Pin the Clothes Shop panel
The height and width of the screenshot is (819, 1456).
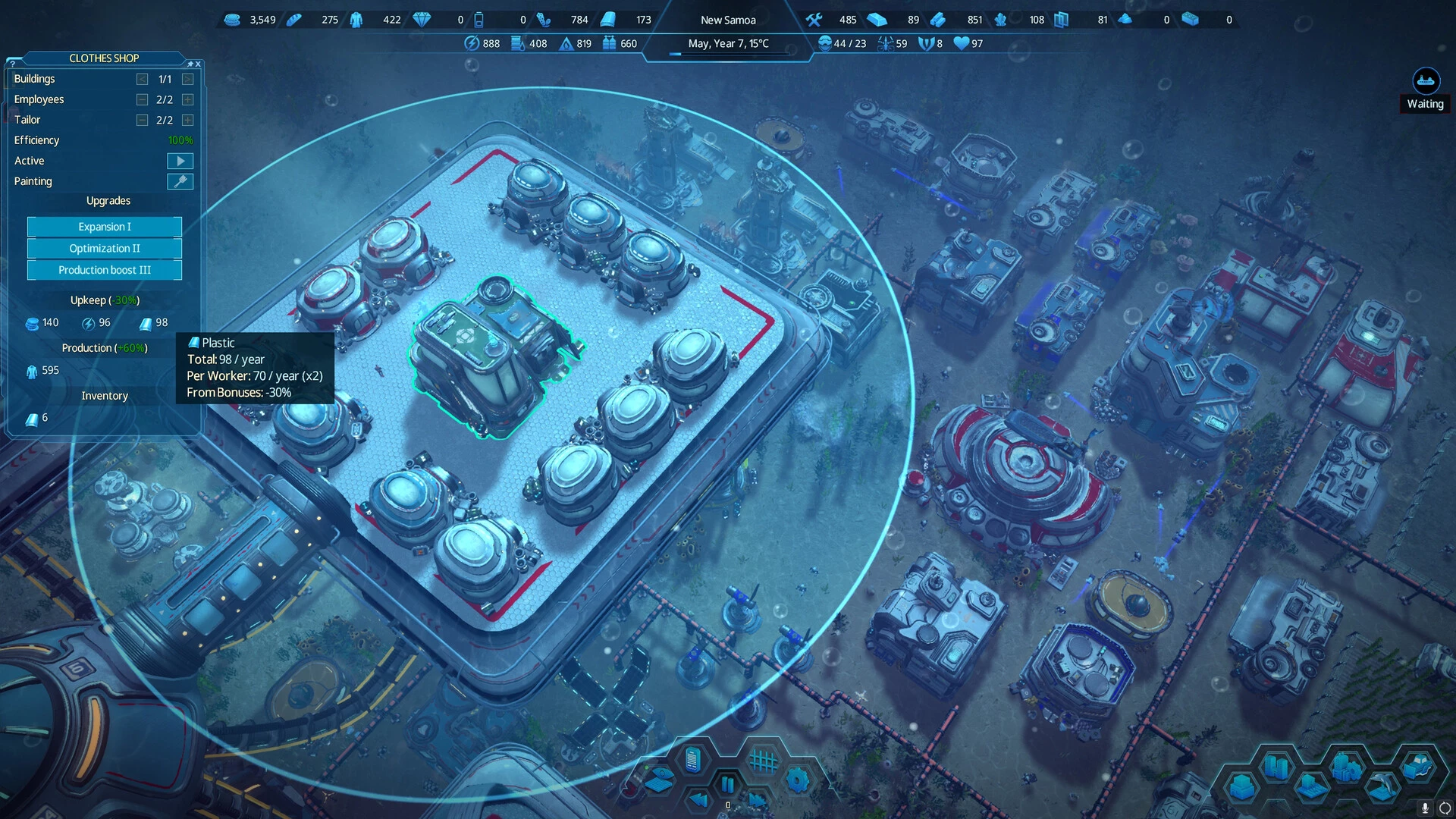tap(190, 64)
